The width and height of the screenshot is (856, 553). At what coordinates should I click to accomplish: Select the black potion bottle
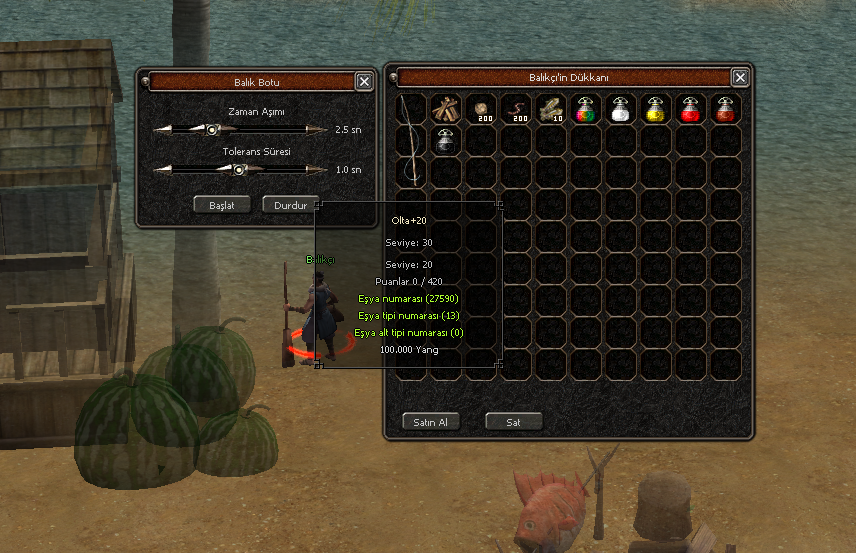(x=445, y=141)
